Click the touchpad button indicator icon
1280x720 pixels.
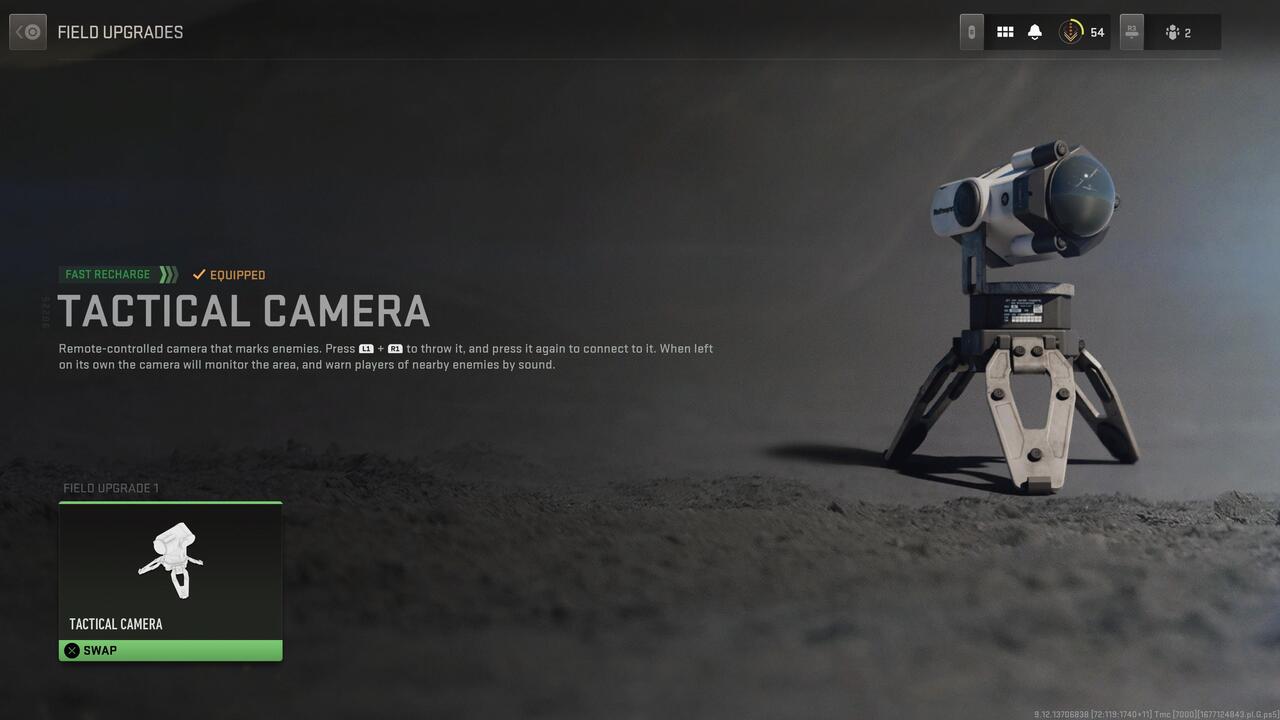(969, 31)
